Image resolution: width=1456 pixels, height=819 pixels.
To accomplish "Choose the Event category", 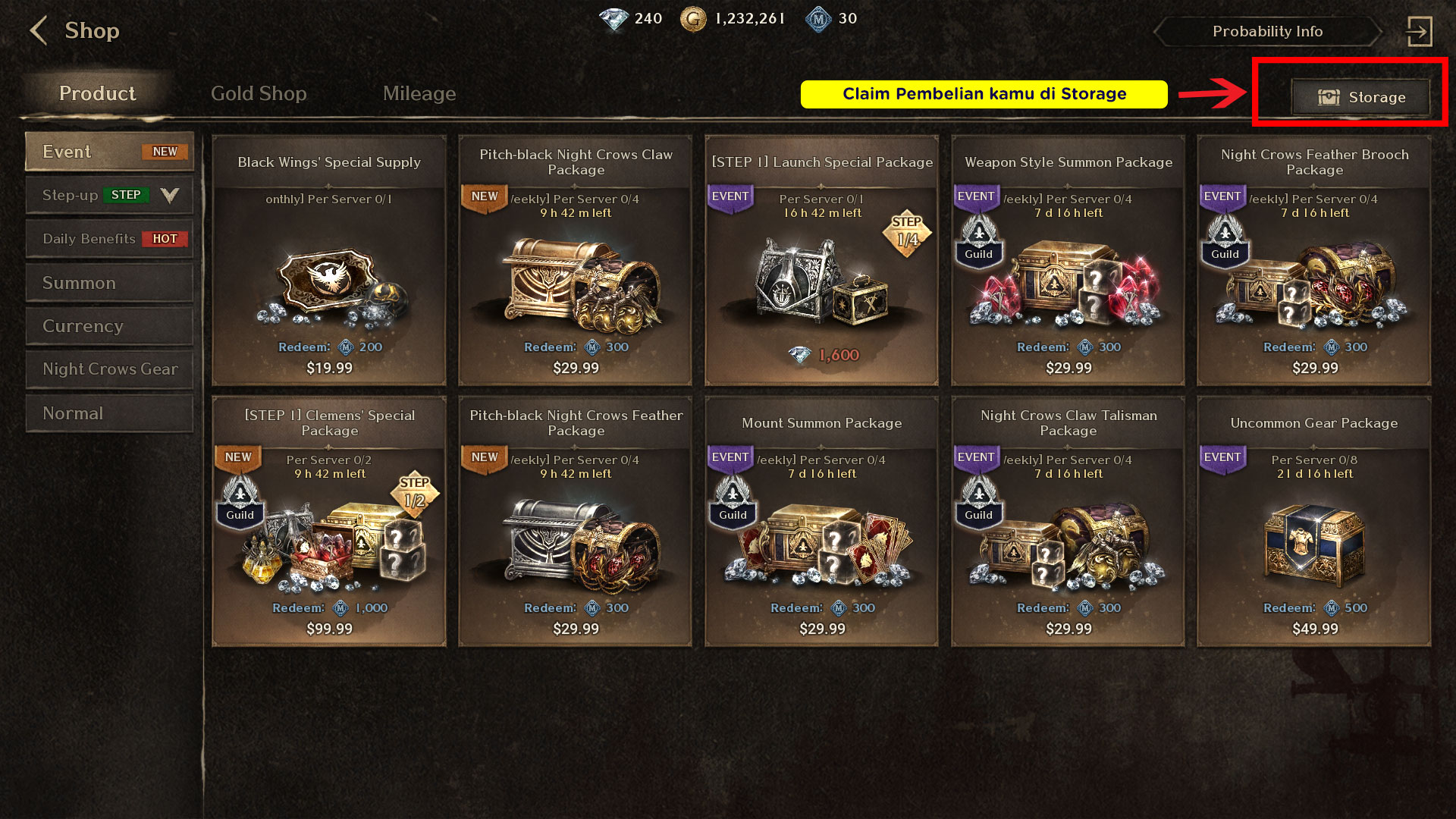I will 109,152.
